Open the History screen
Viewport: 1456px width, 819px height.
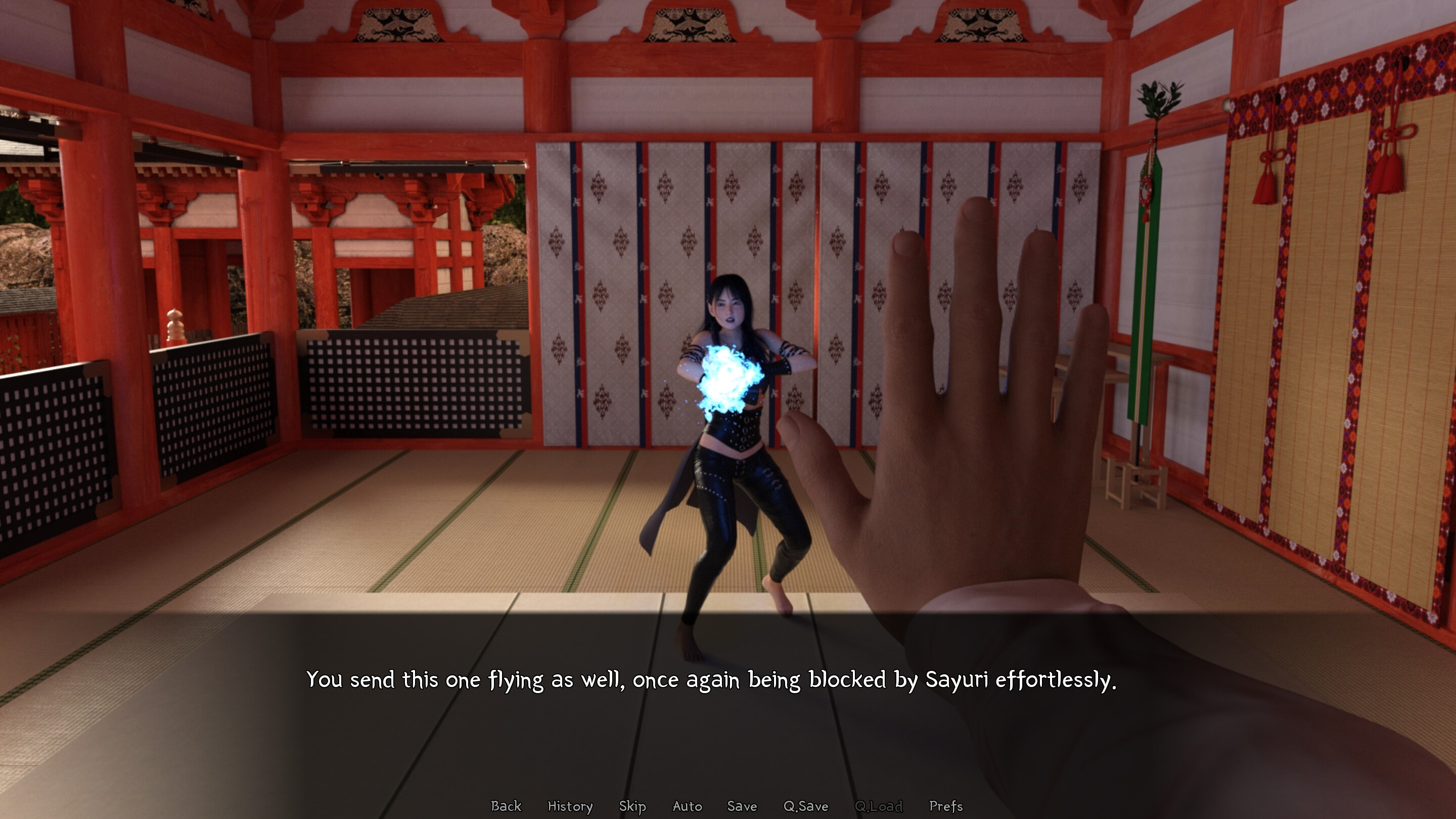[570, 806]
